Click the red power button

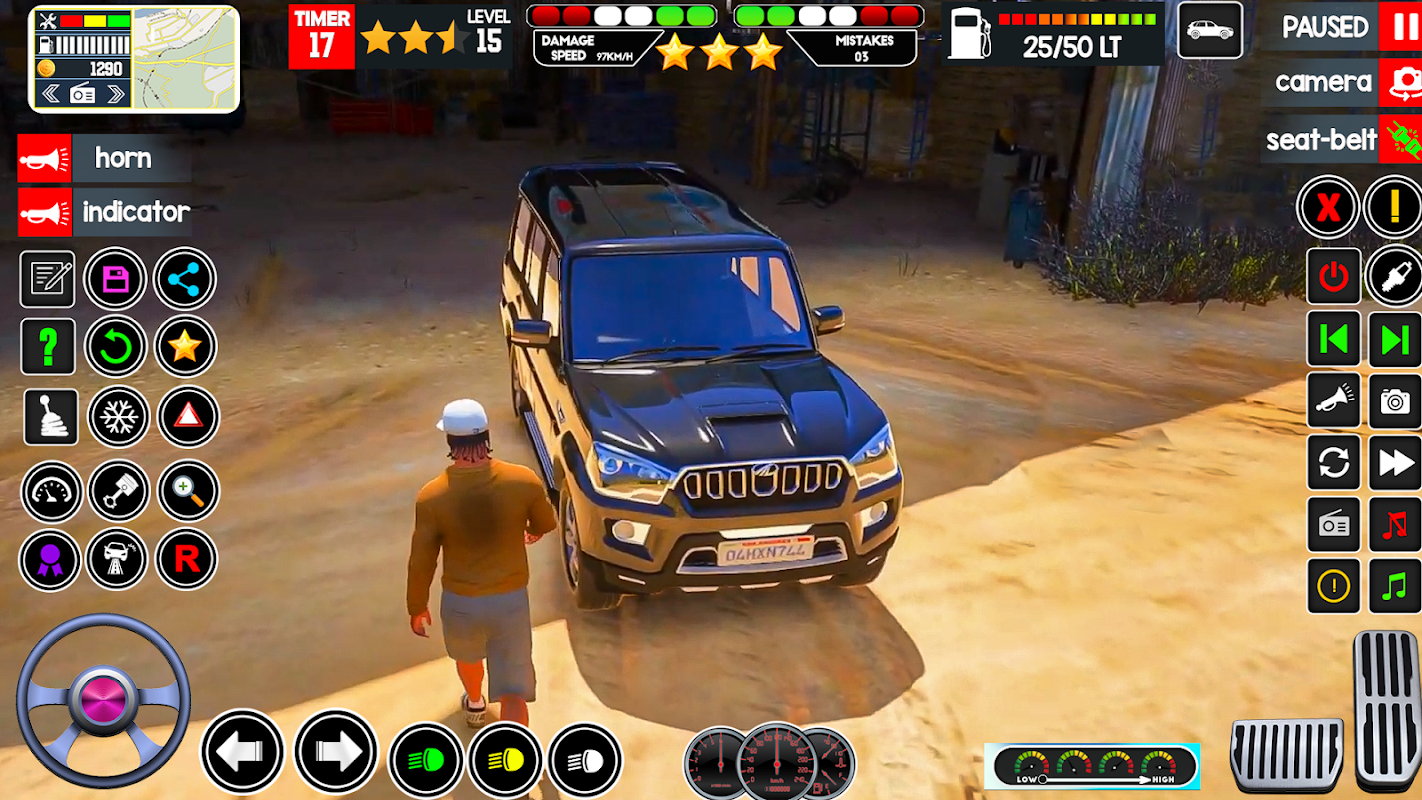(x=1334, y=276)
